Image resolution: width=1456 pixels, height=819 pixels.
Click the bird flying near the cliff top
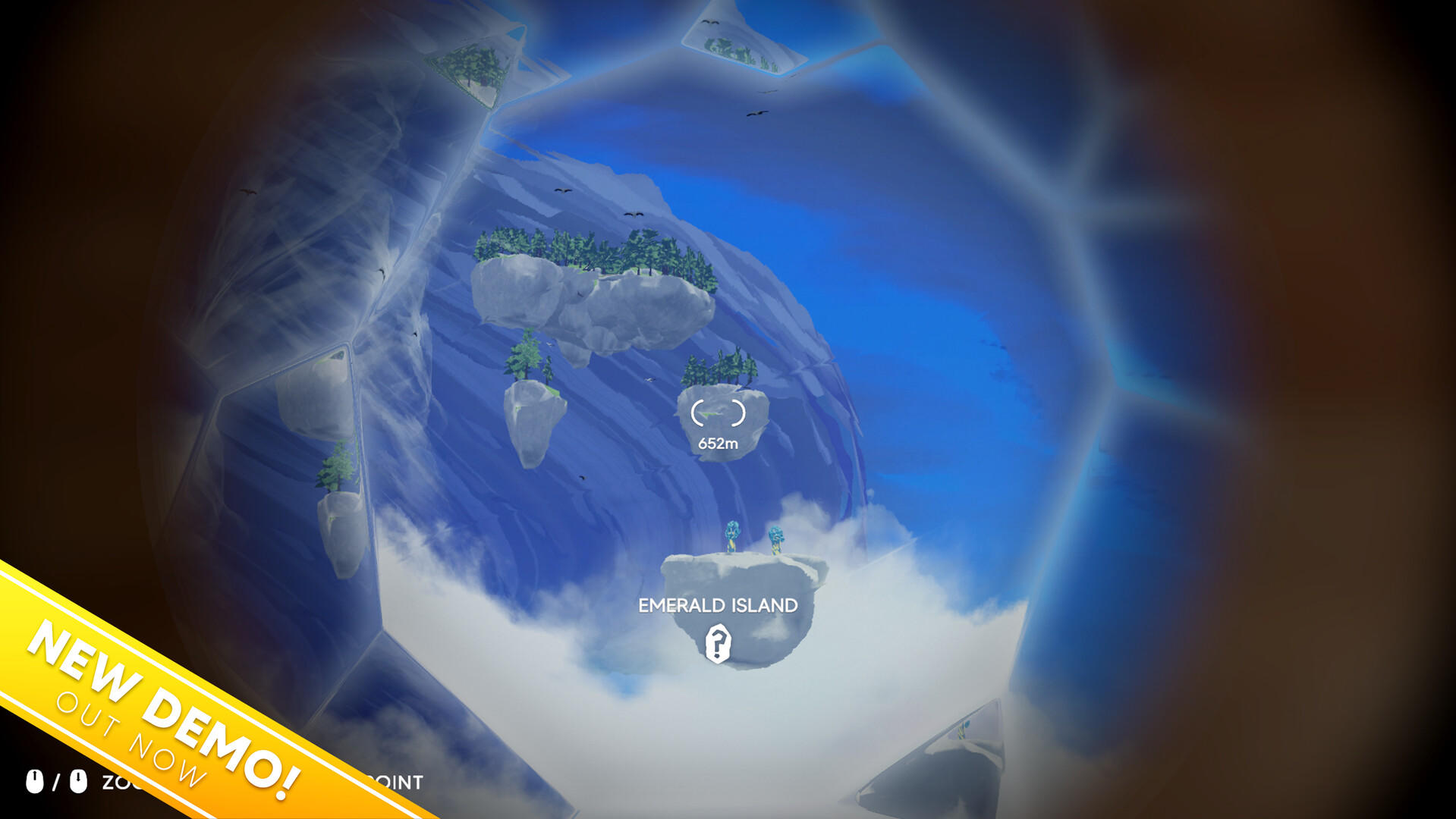(x=561, y=190)
